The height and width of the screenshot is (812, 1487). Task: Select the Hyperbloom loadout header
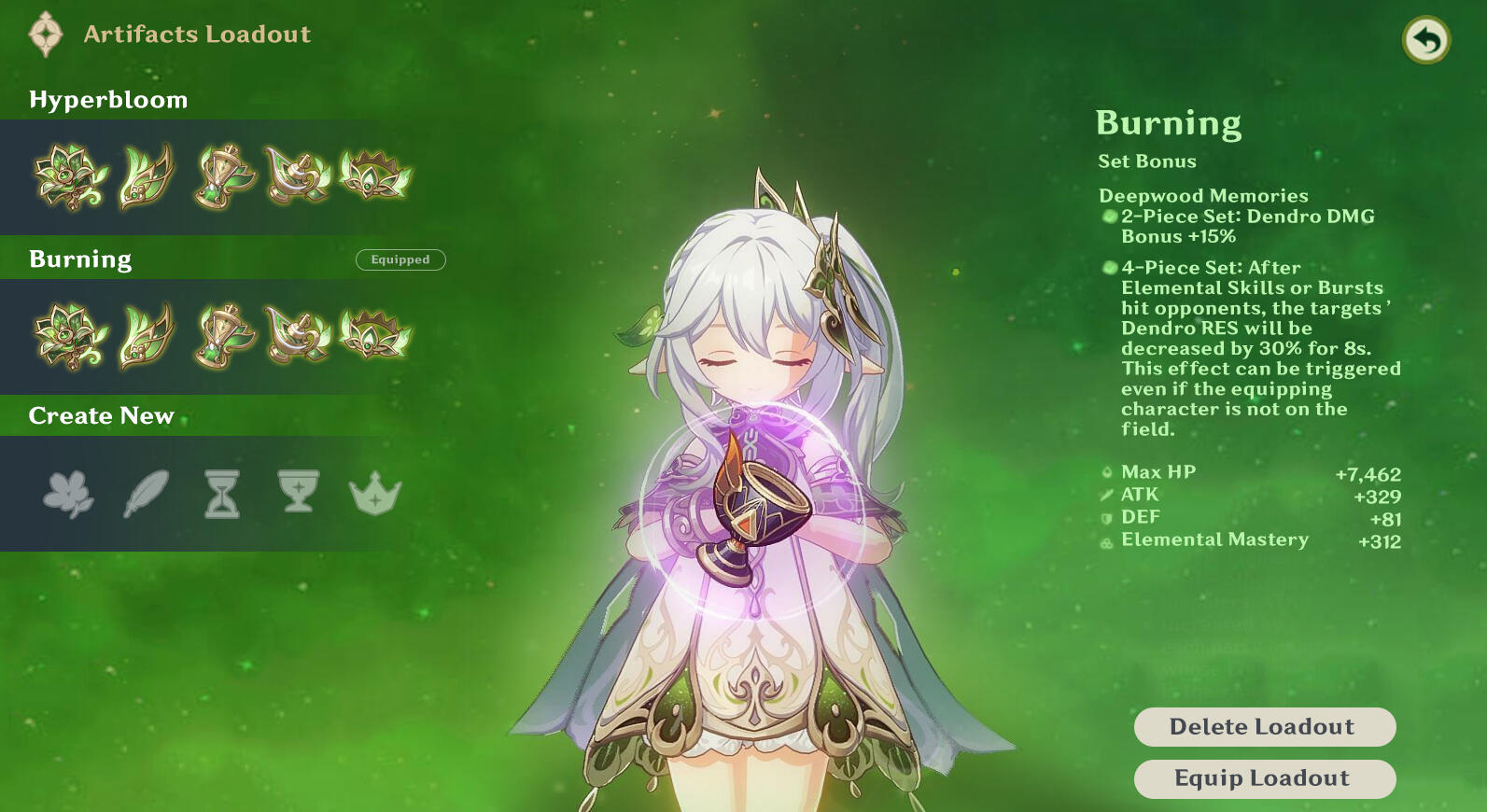point(108,100)
